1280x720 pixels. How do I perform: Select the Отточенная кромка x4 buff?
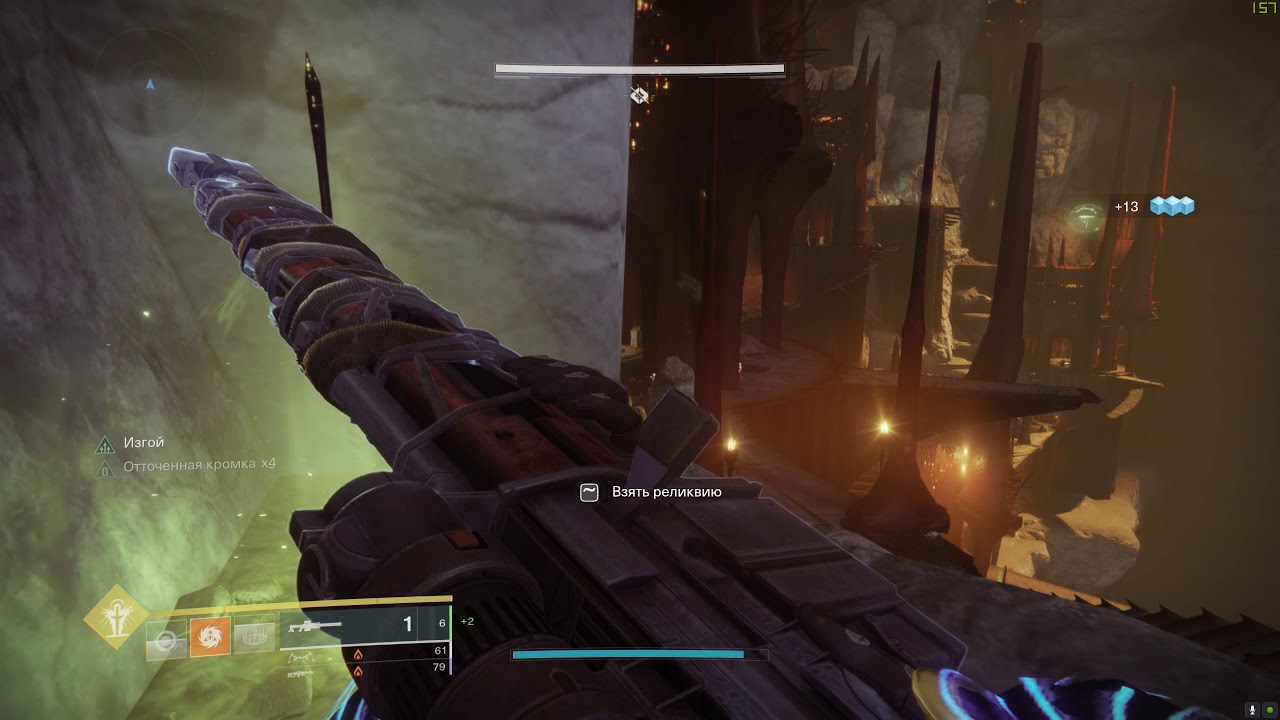198,465
